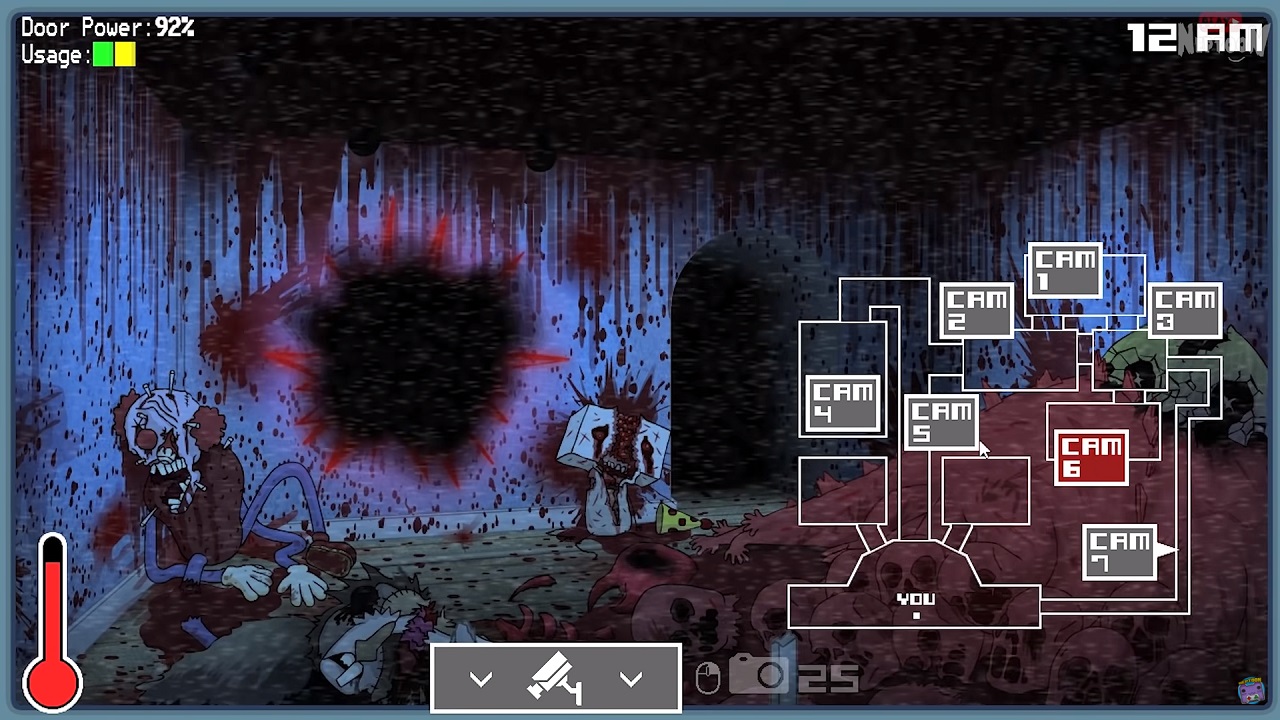Choose CAM 5 on camera map
The height and width of the screenshot is (720, 1280).
click(x=941, y=421)
